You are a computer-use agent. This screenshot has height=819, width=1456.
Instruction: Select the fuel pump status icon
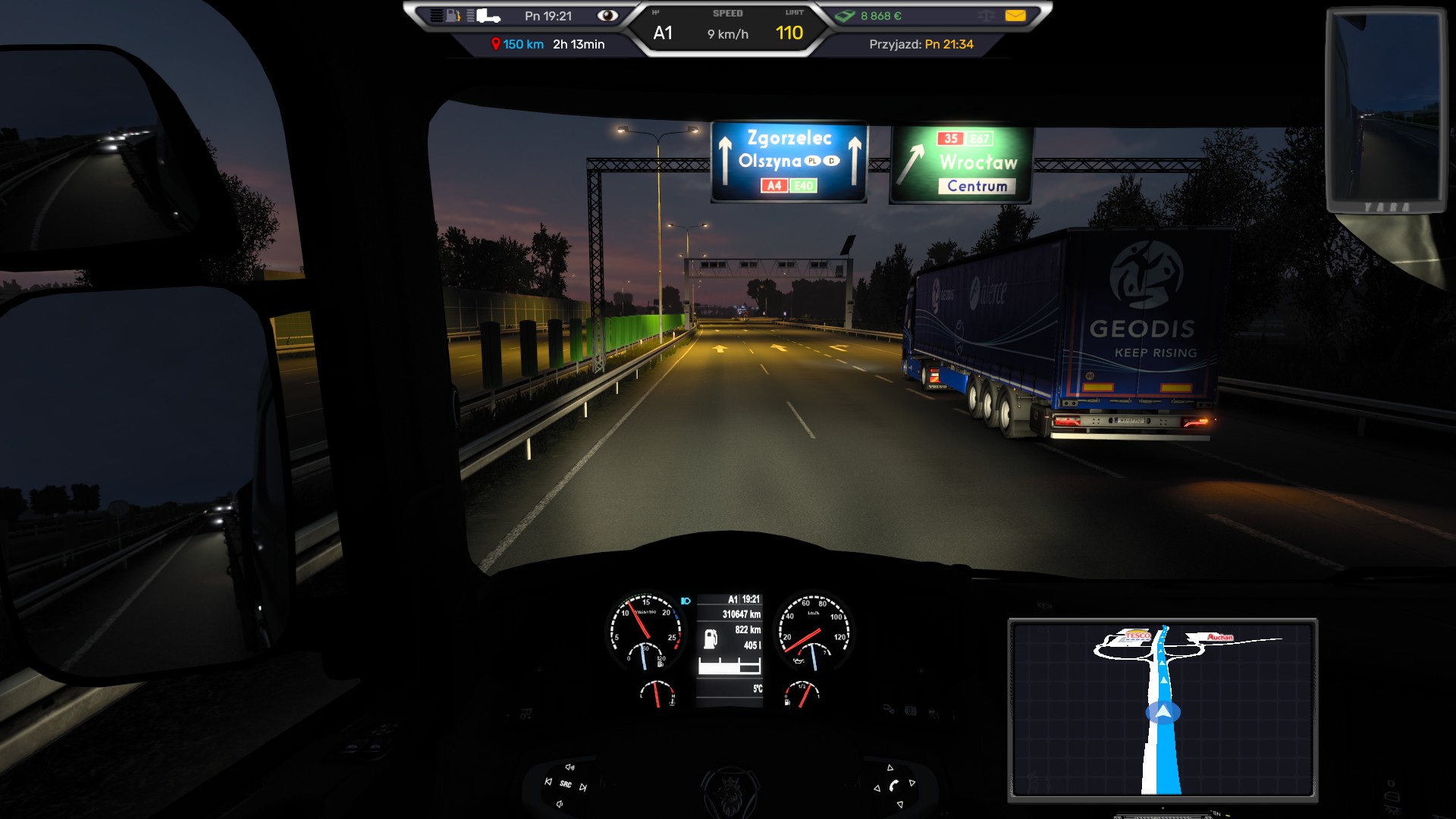coord(453,16)
